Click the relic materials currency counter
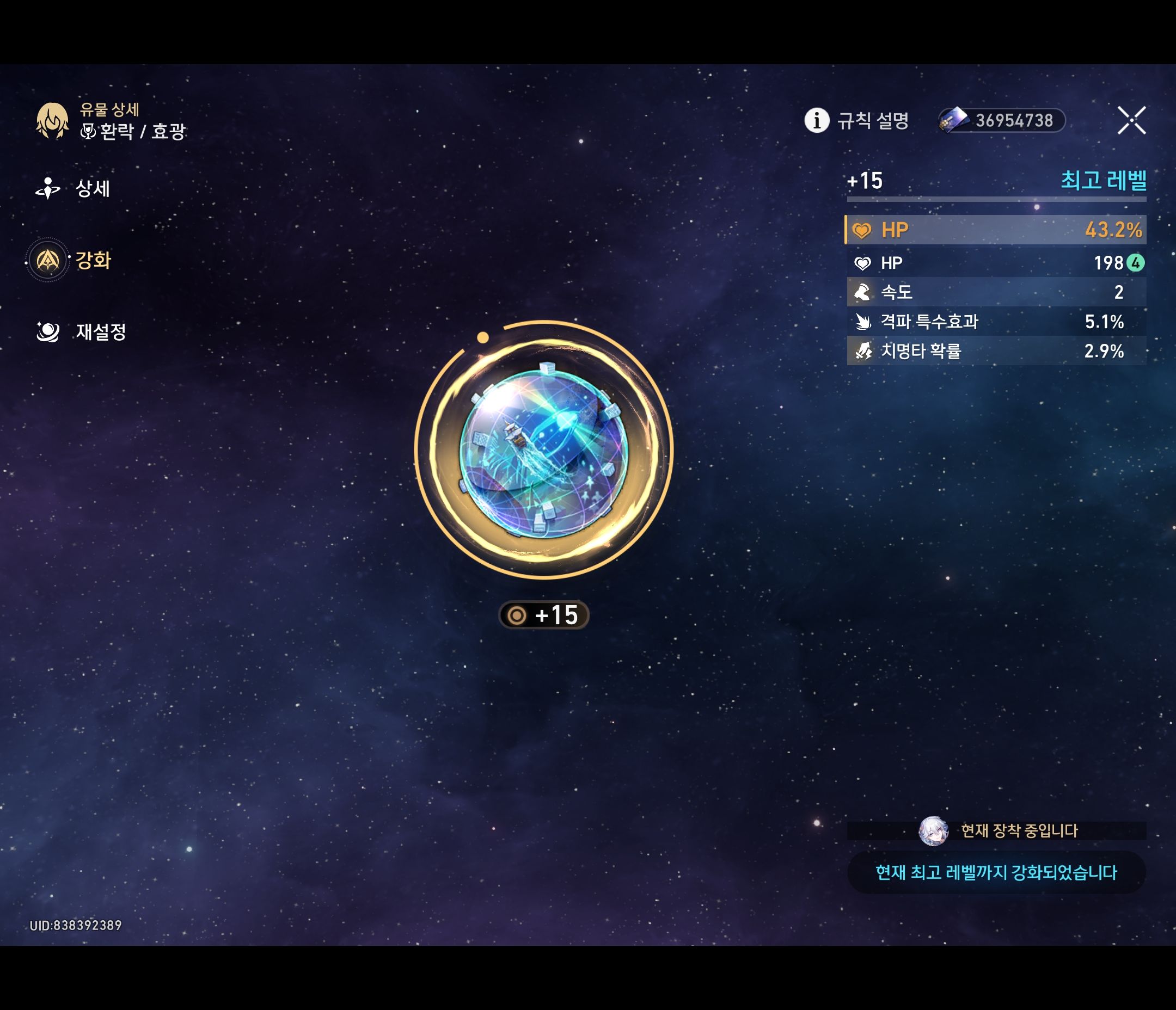 pyautogui.click(x=1002, y=120)
